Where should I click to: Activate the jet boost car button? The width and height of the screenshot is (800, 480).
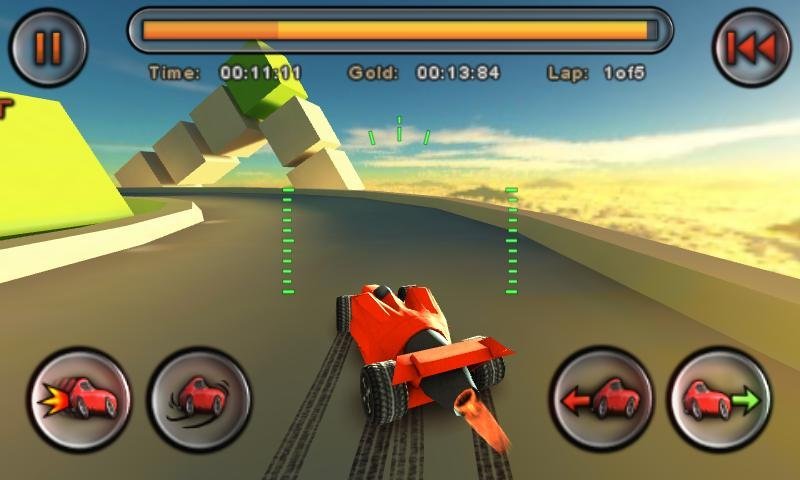tap(79, 399)
